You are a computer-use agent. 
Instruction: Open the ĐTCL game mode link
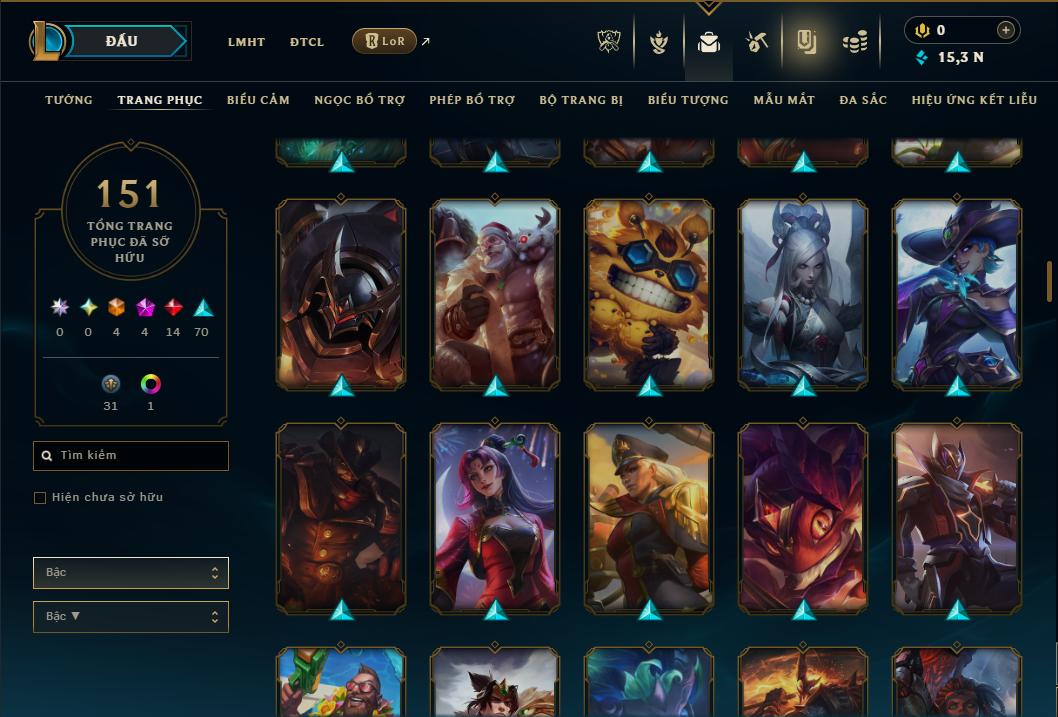tap(307, 42)
